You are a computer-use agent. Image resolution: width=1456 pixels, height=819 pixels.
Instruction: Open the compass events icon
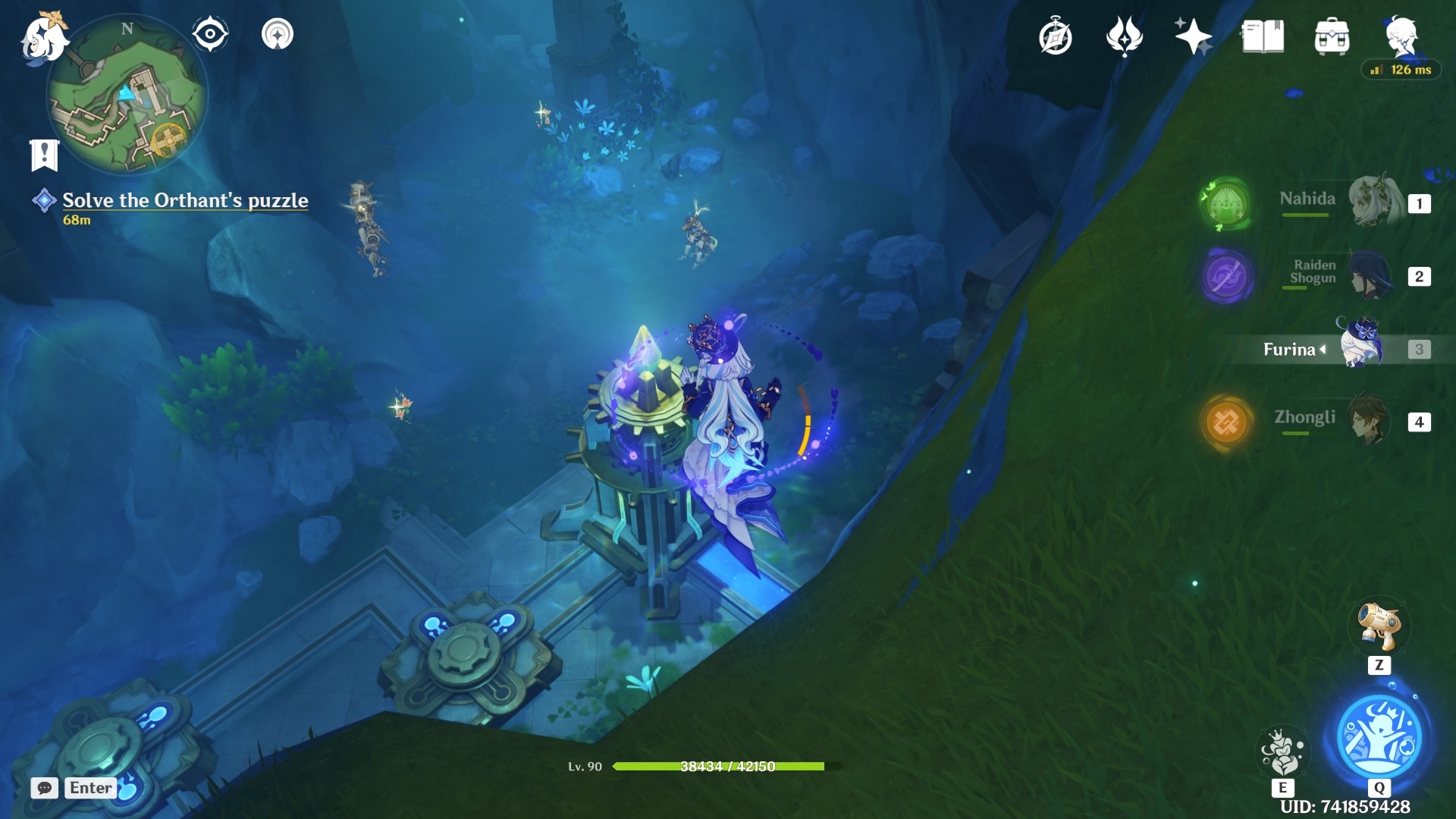click(x=1055, y=37)
